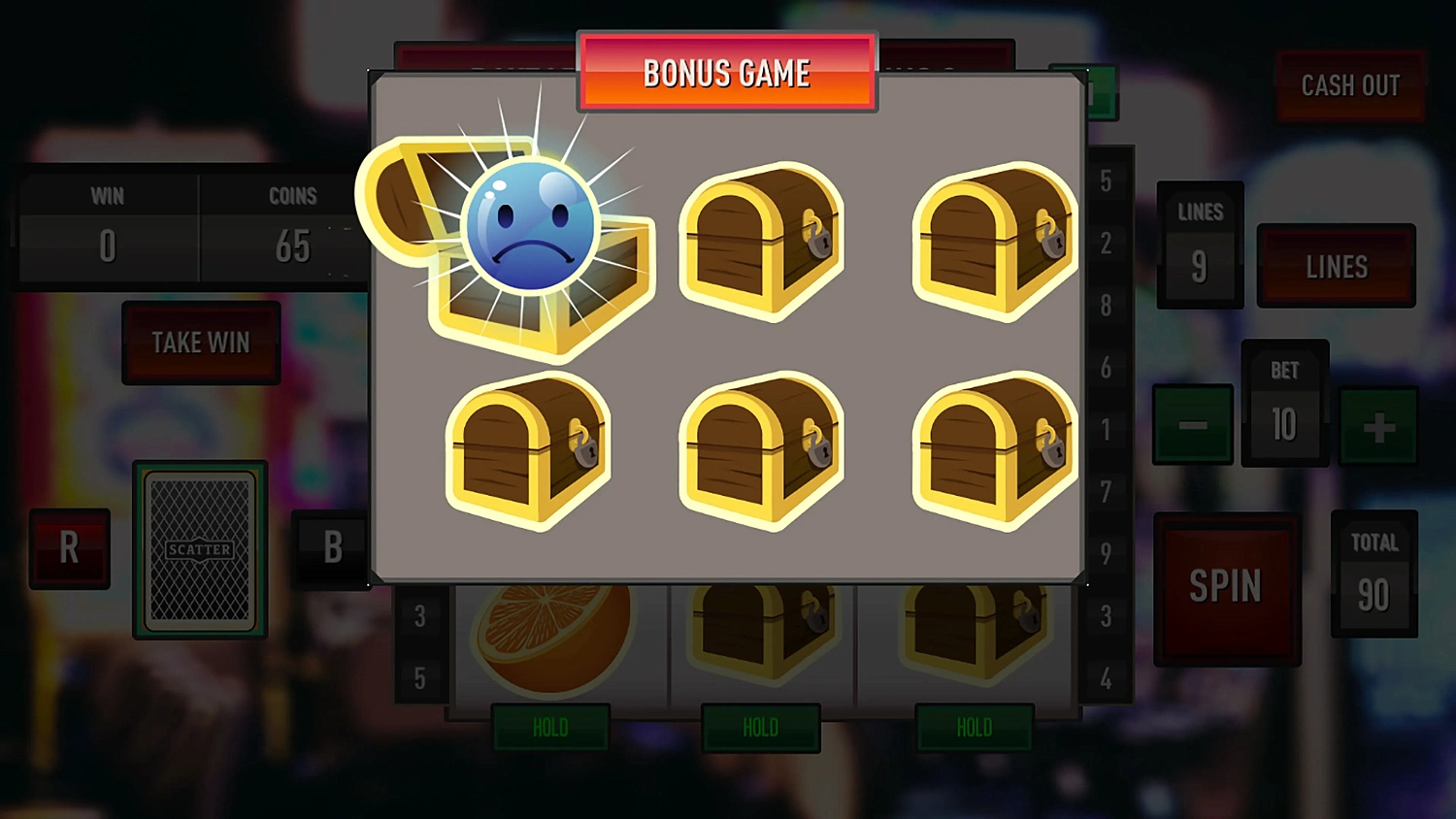
Task: Click the face-down SCATTER card
Action: 201,548
